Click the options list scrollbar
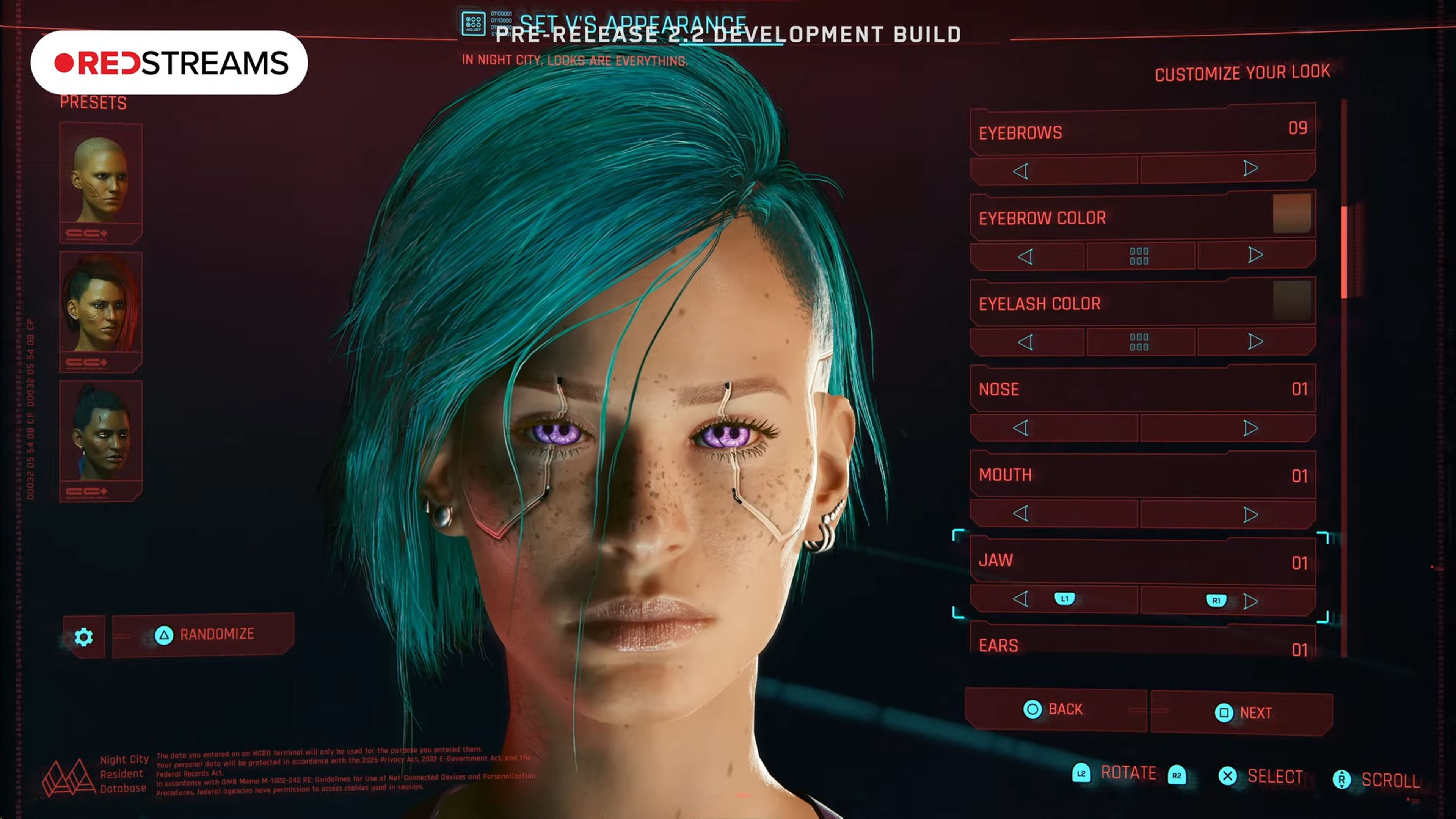The height and width of the screenshot is (819, 1456). [1344, 252]
